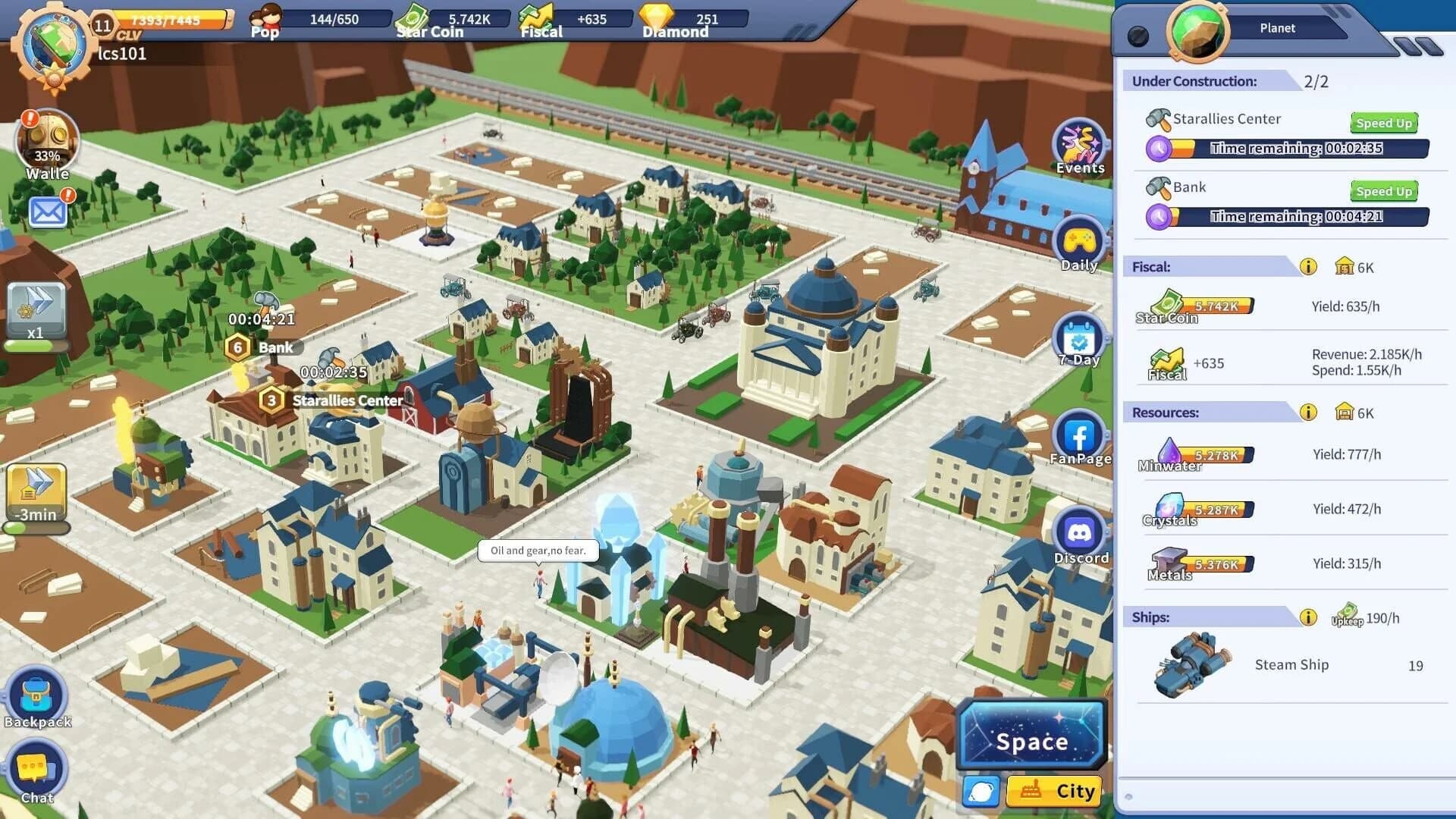The width and height of the screenshot is (1456, 819).
Task: Switch to the Planet tab
Action: point(1278,27)
